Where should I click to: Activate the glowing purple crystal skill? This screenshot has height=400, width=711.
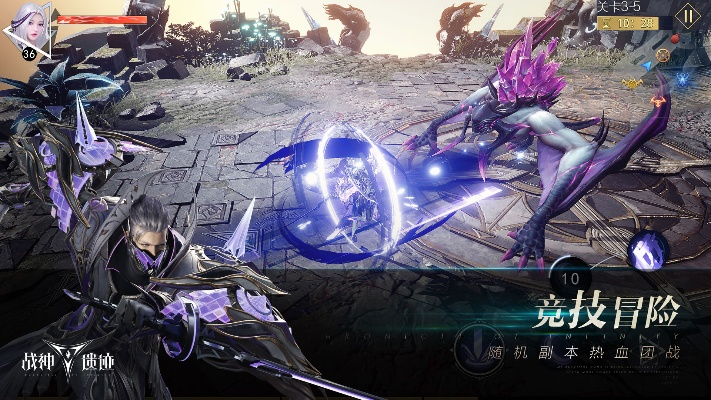[x=648, y=251]
